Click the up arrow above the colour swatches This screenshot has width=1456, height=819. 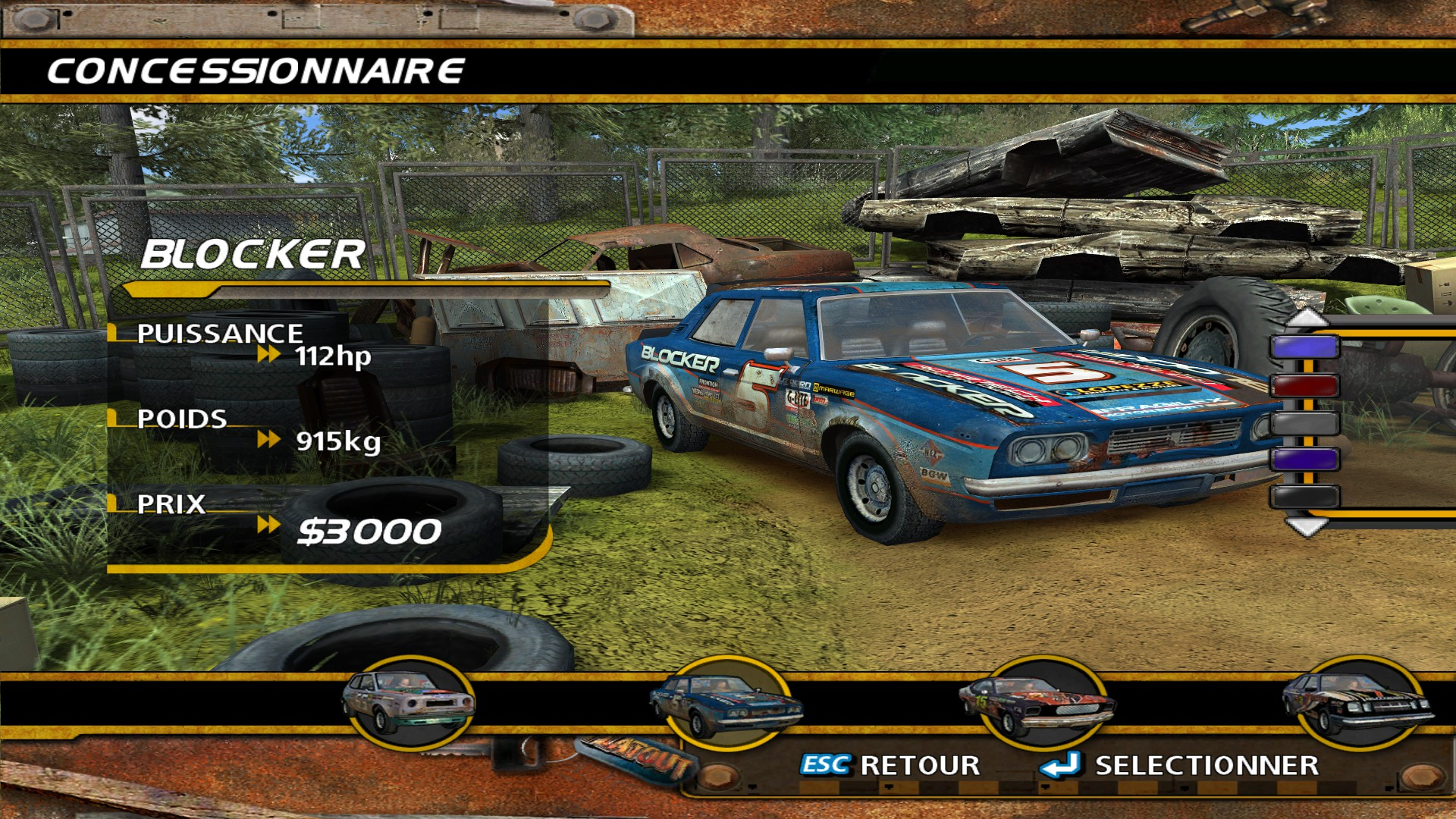pyautogui.click(x=1307, y=318)
